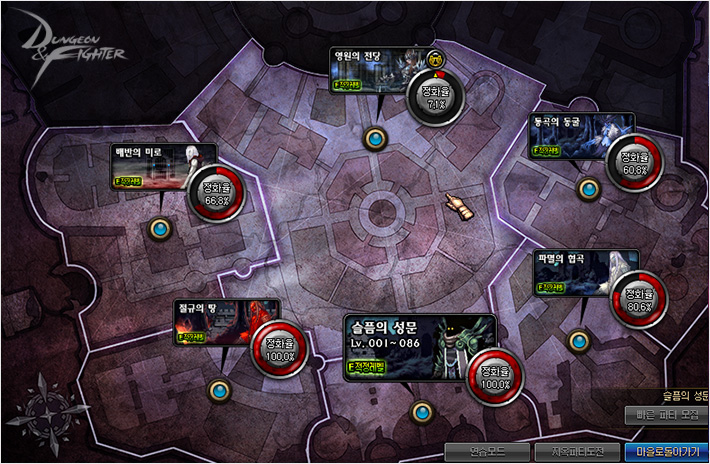Select the map node beneath 통곡의 동굴
Viewport: 710px width, 464px height.
click(x=588, y=188)
